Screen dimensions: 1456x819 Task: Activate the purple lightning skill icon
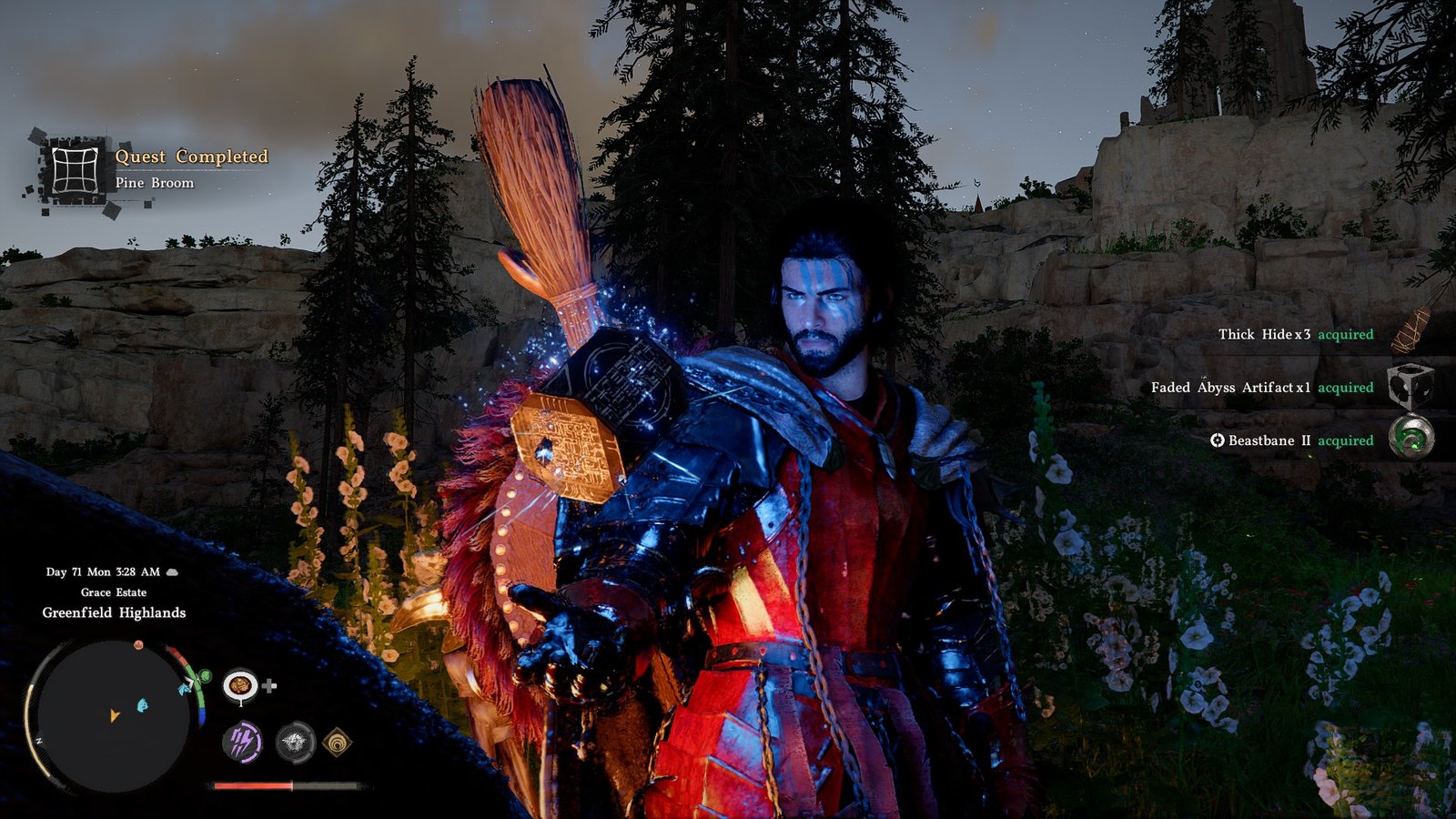tap(242, 743)
